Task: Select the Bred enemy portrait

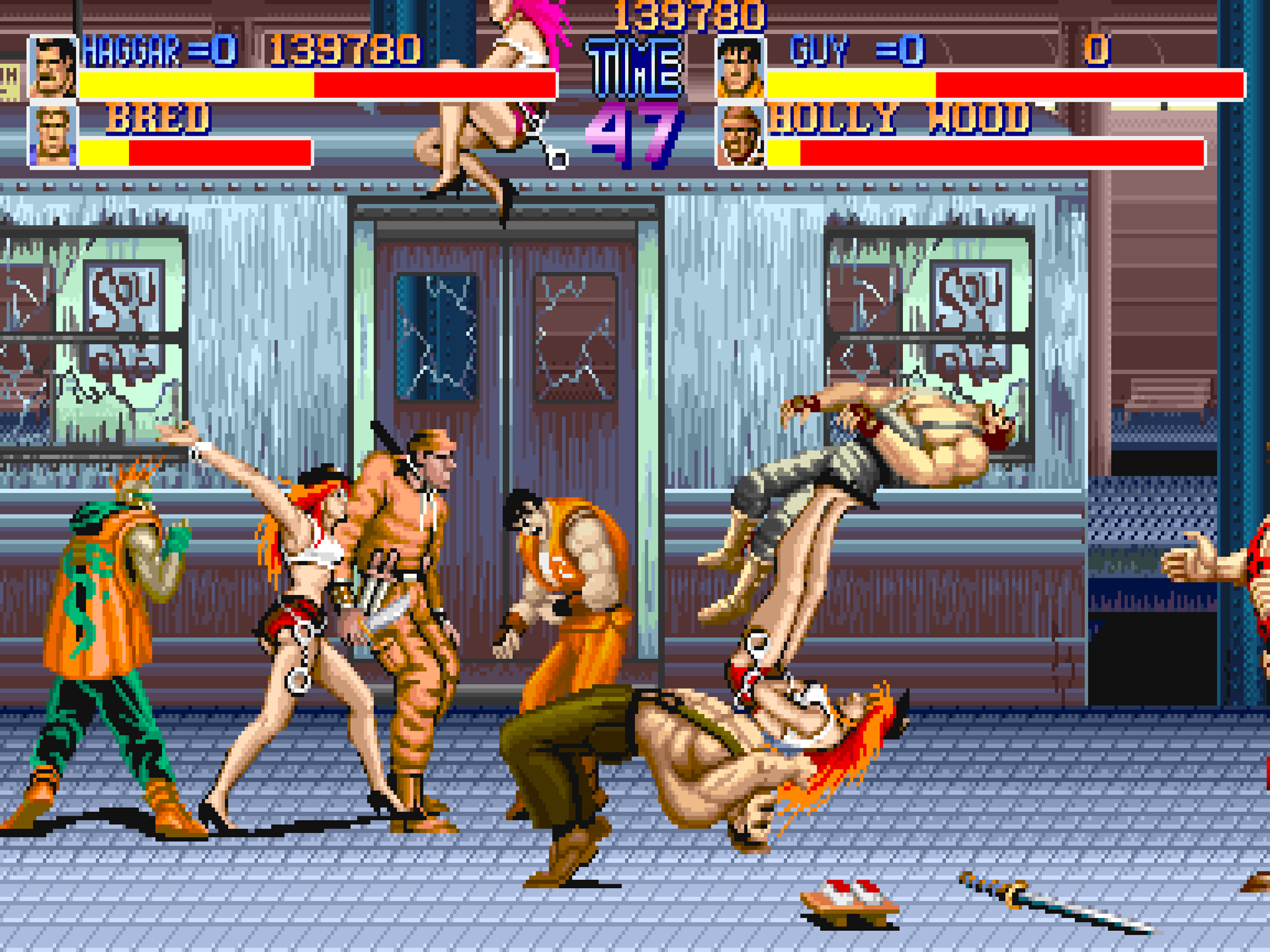Action: [53, 136]
